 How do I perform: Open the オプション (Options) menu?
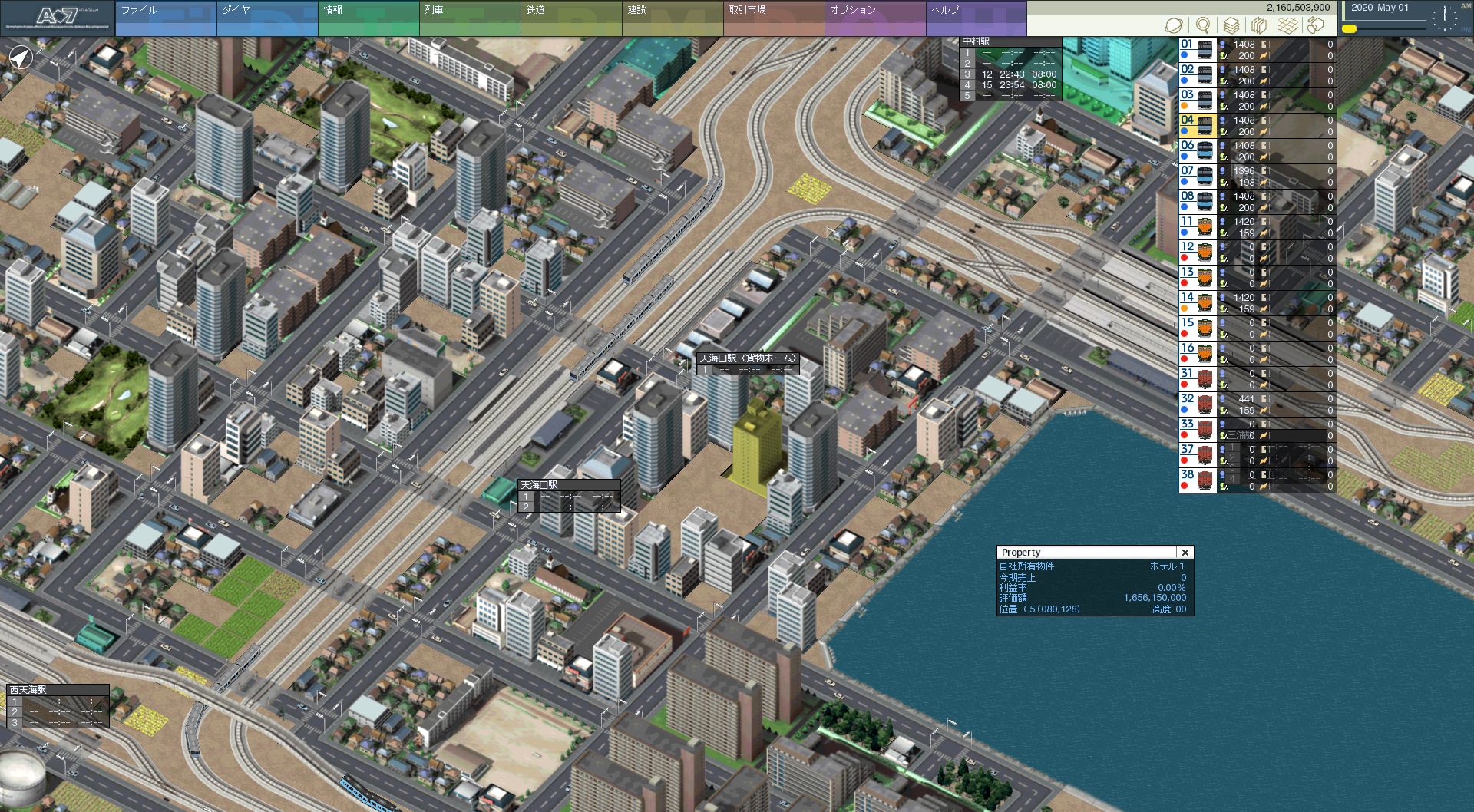(x=875, y=18)
